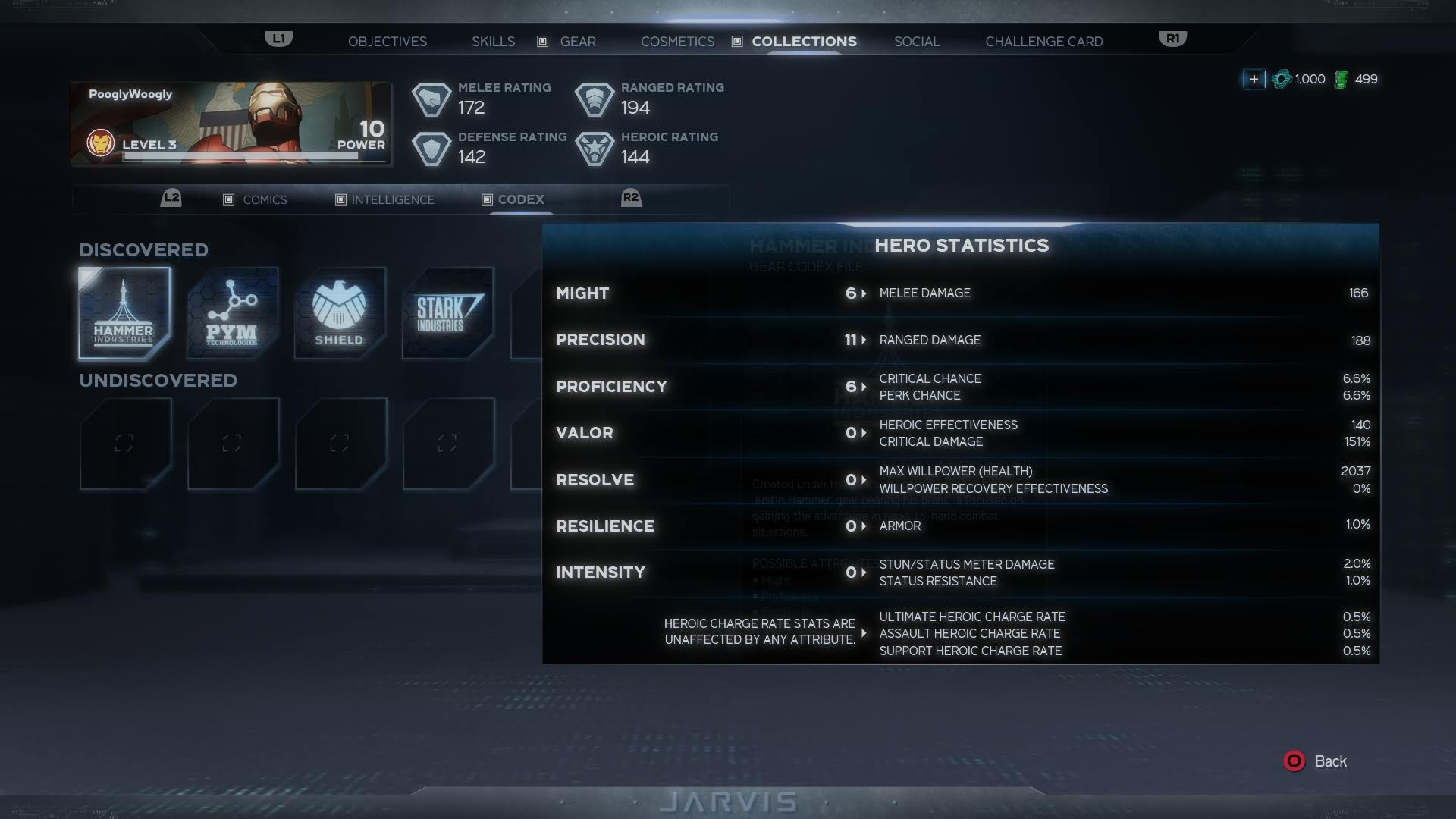Viewport: 1456px width, 819px height.
Task: Open the Challenge Card tab
Action: click(x=1043, y=42)
